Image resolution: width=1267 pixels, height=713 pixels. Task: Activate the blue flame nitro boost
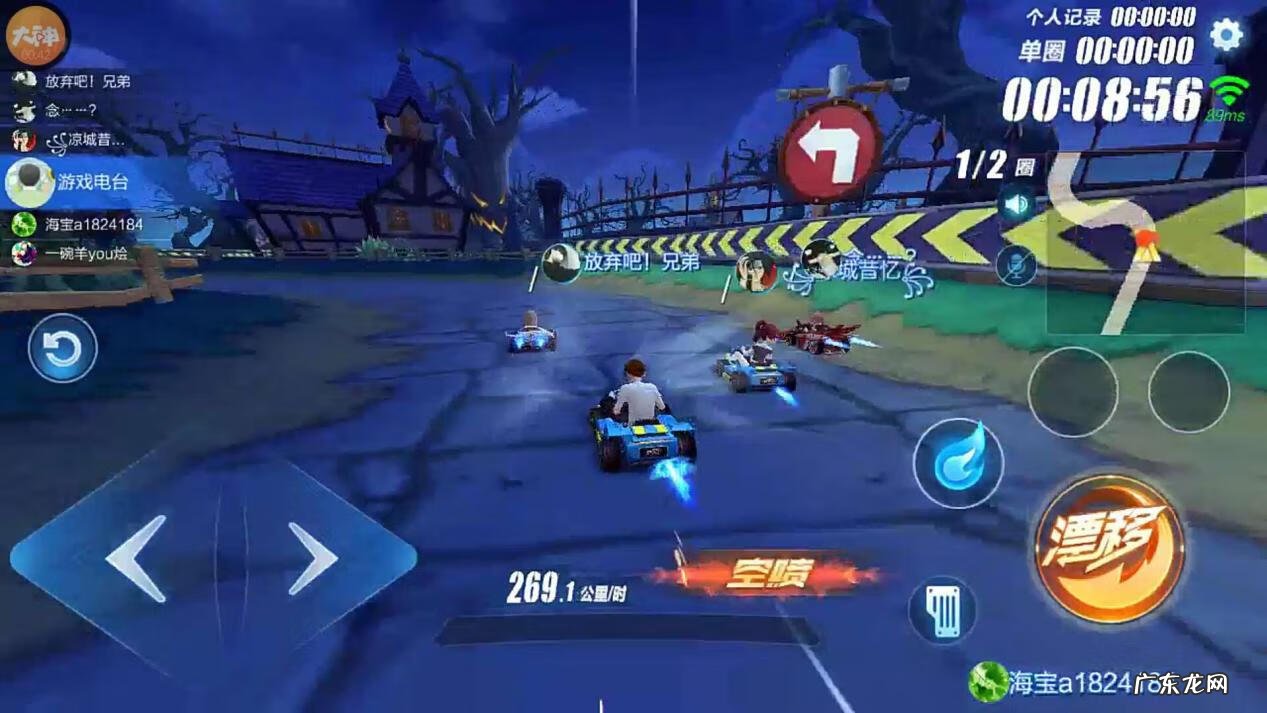point(958,463)
